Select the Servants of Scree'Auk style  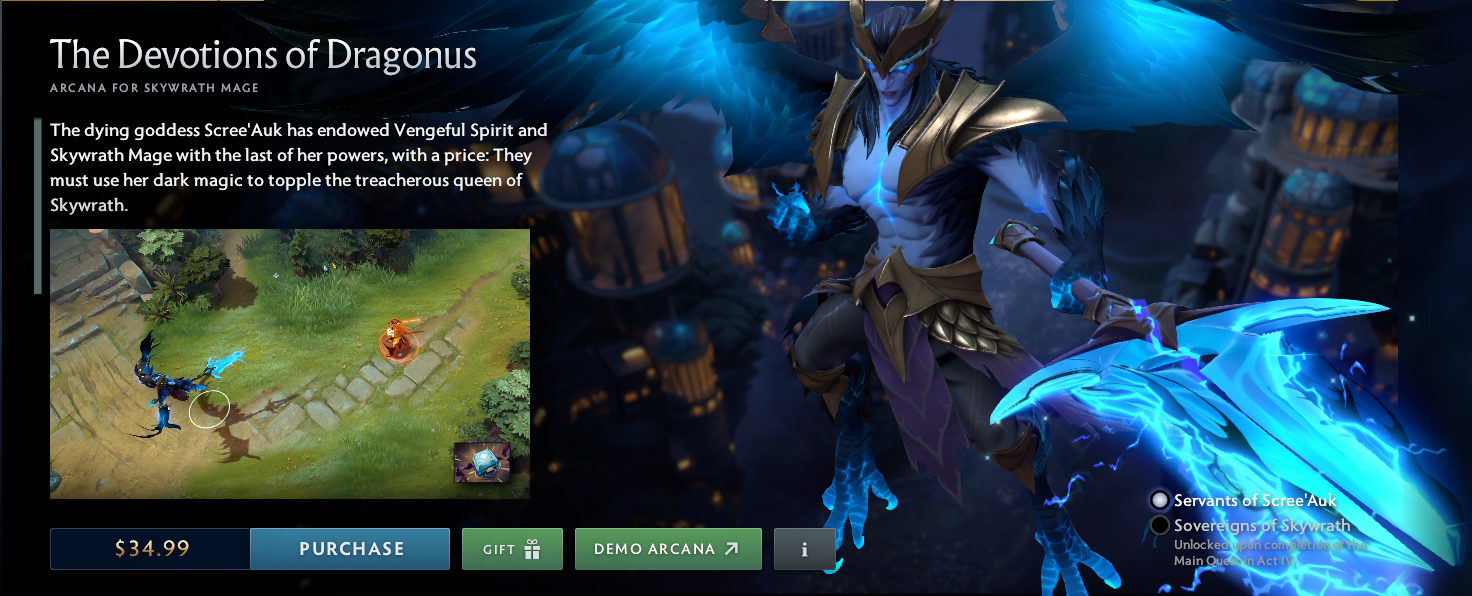[1160, 500]
